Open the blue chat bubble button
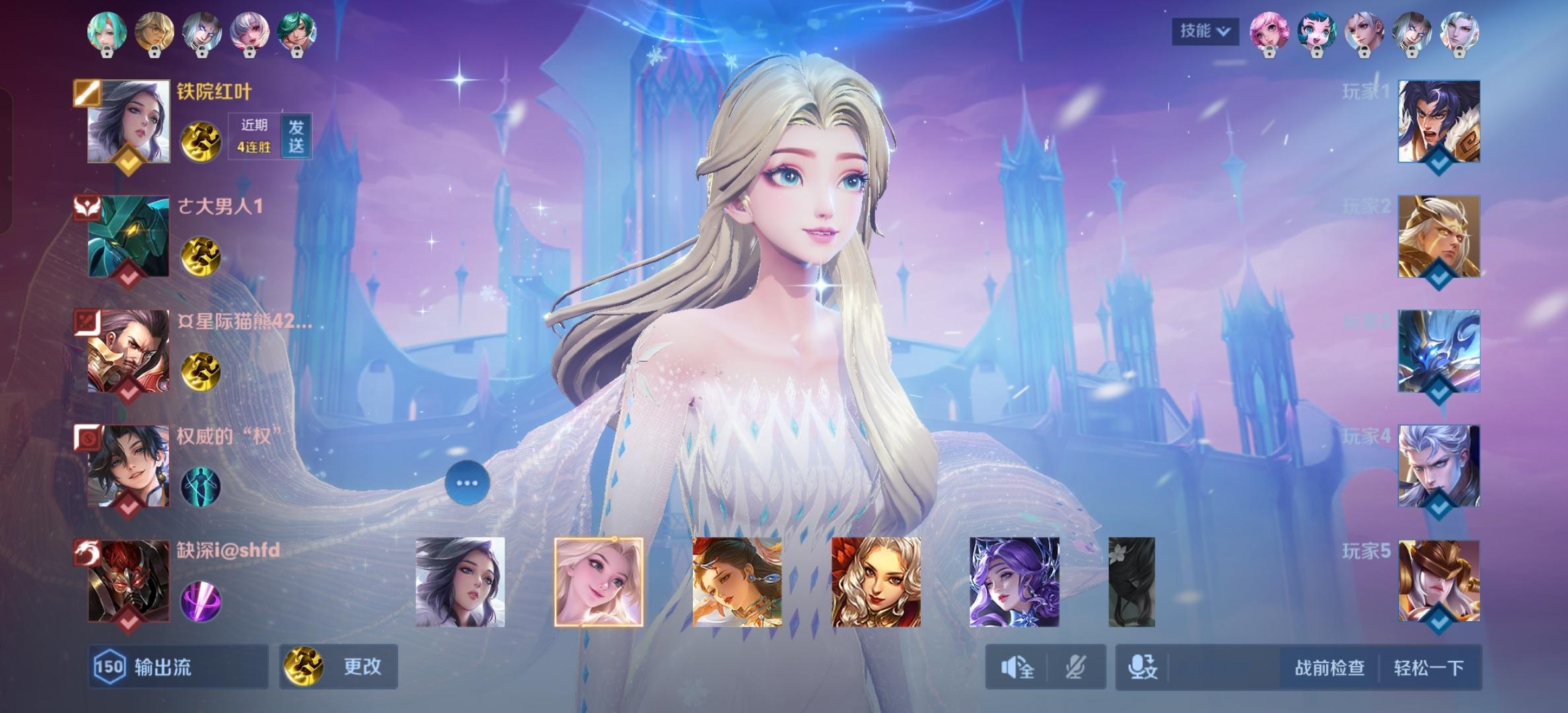The height and width of the screenshot is (713, 1568). tap(467, 483)
